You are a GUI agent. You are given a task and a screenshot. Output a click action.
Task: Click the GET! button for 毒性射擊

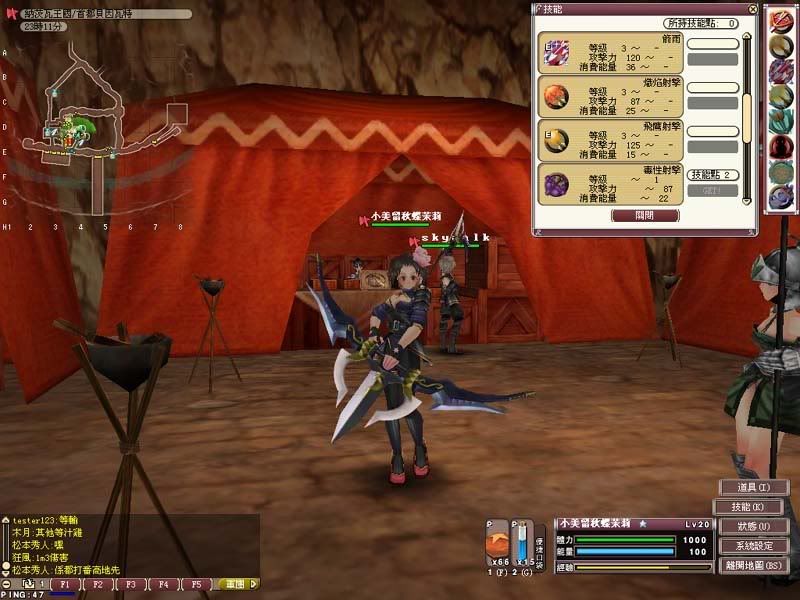tap(712, 190)
